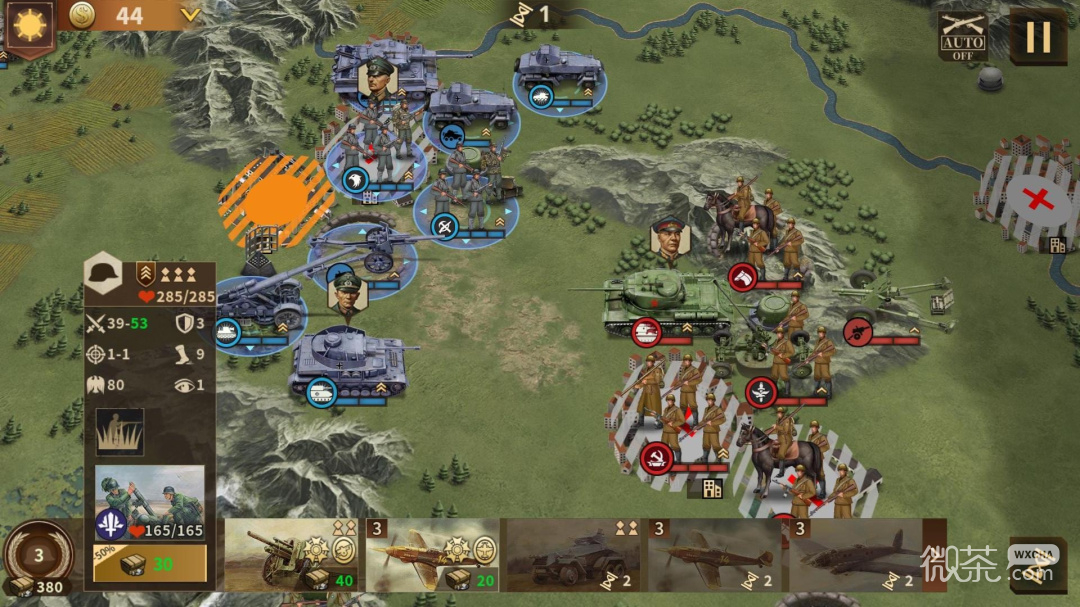Screen dimensions: 1080x607
Task: Pick the twin-engine bomber card
Action: tap(855, 555)
